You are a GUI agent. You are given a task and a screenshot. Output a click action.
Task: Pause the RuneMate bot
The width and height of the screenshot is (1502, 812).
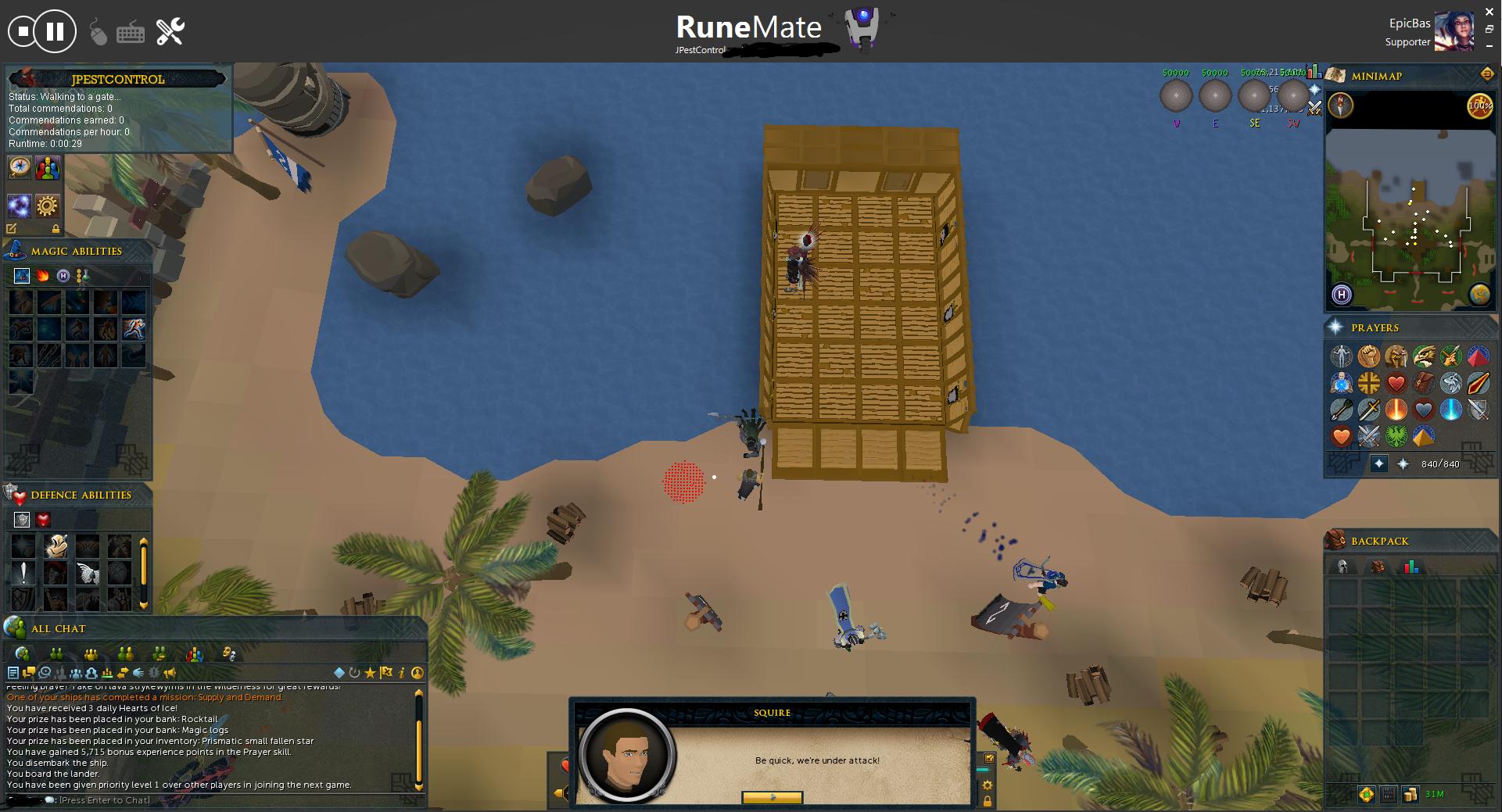pos(55,32)
